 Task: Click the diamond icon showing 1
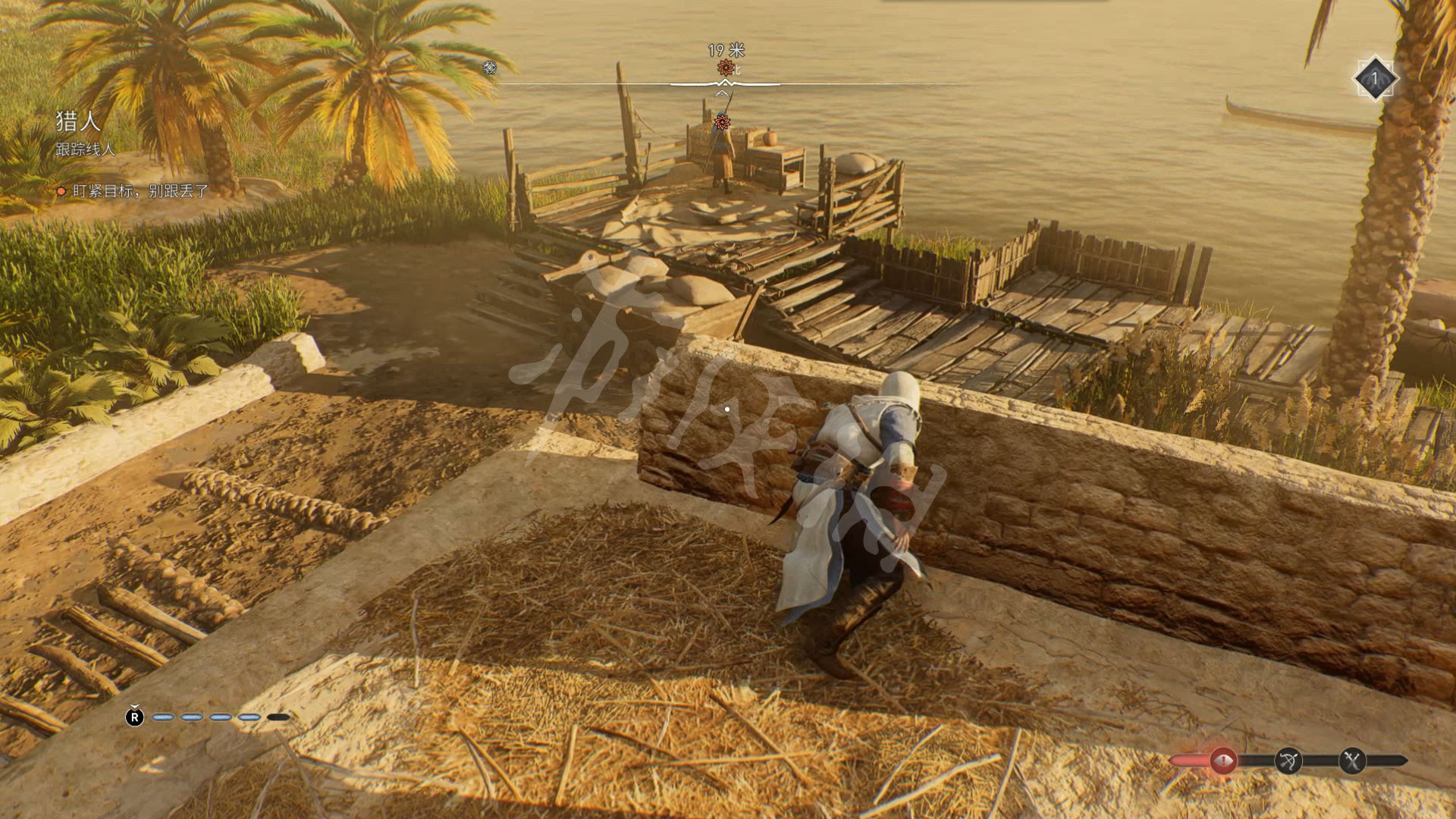point(1374,78)
